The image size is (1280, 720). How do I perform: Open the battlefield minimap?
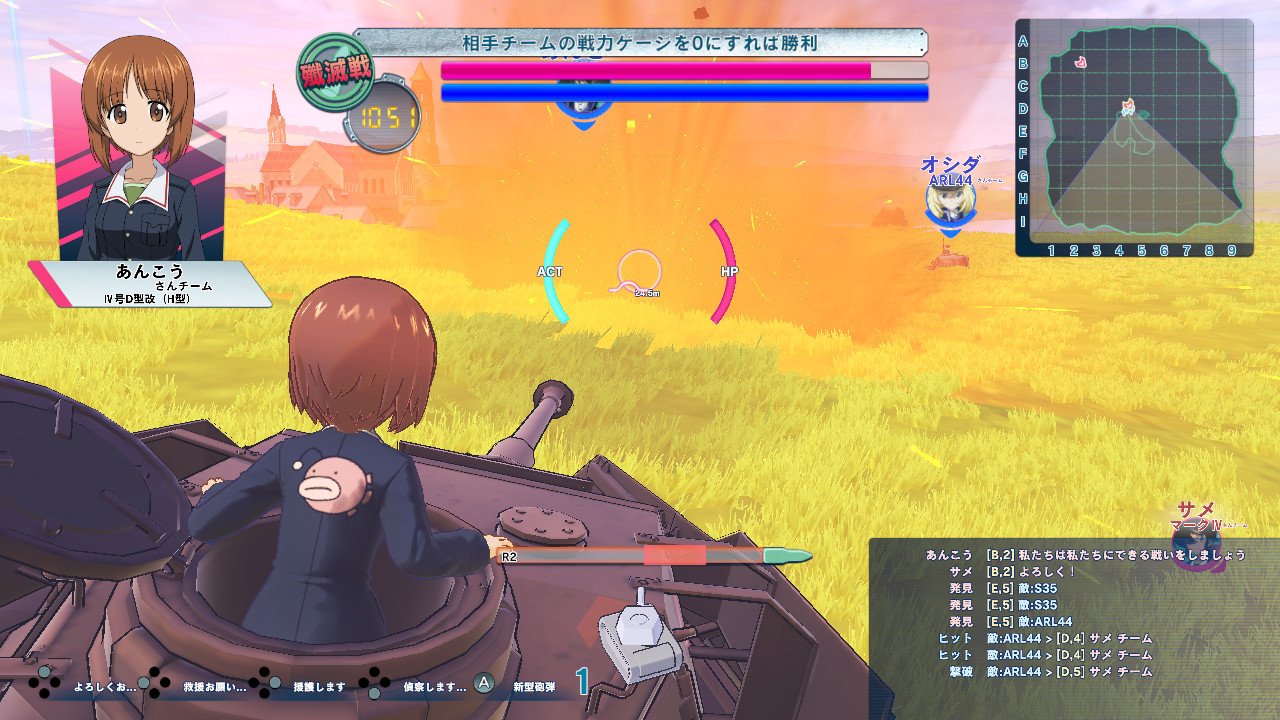(1135, 138)
